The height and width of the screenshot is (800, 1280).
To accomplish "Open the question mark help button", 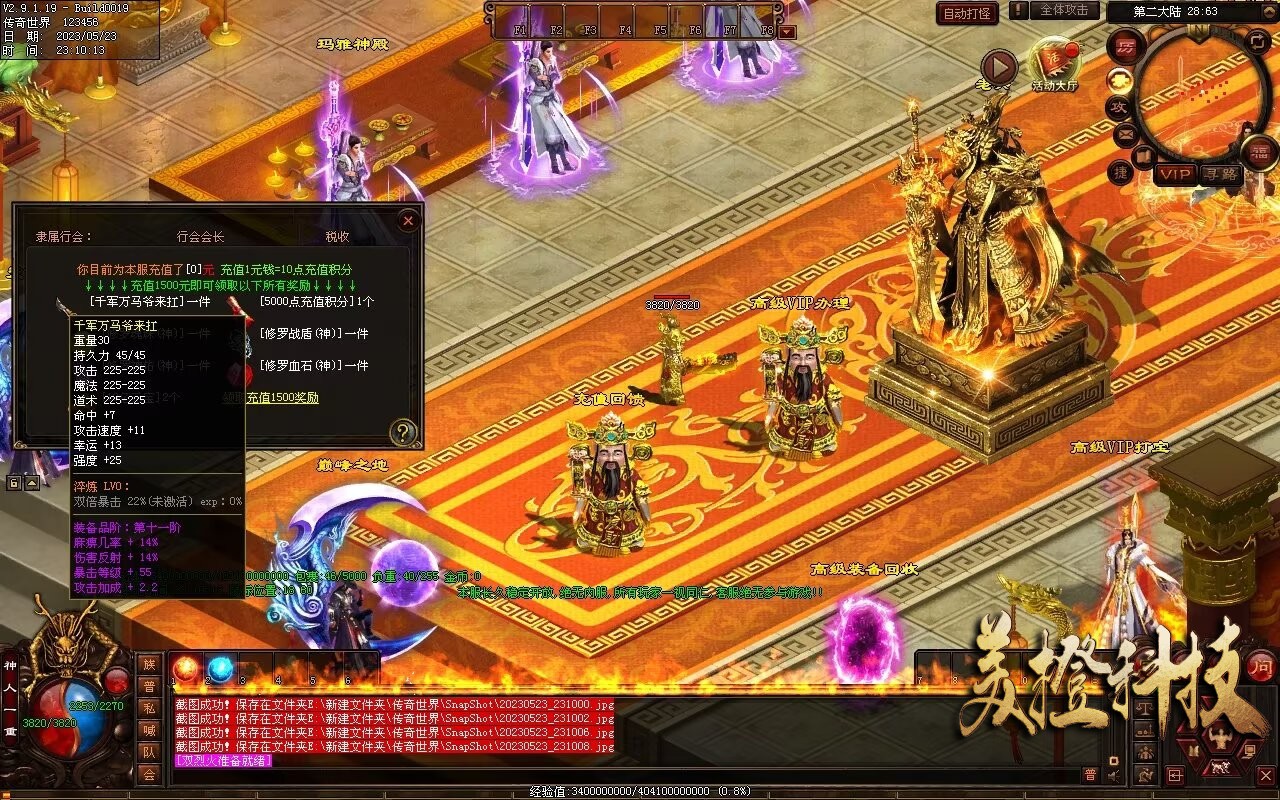I will [403, 432].
